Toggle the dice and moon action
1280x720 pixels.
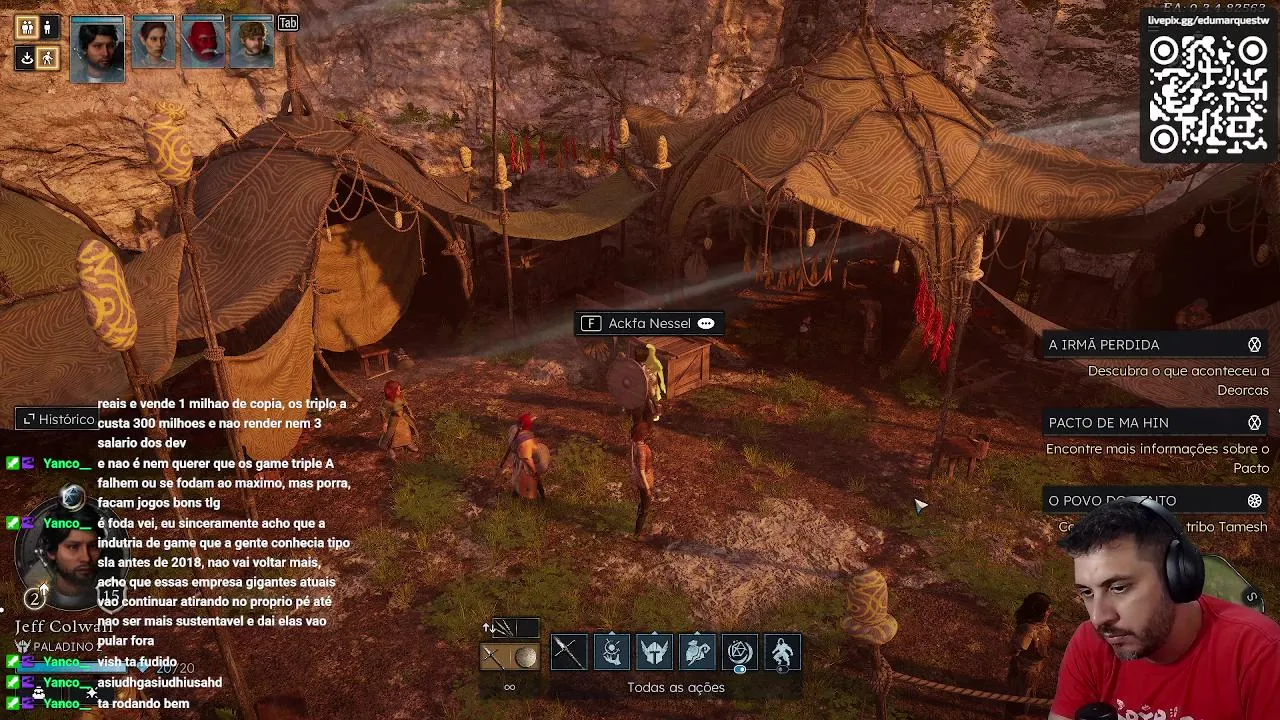click(x=740, y=653)
